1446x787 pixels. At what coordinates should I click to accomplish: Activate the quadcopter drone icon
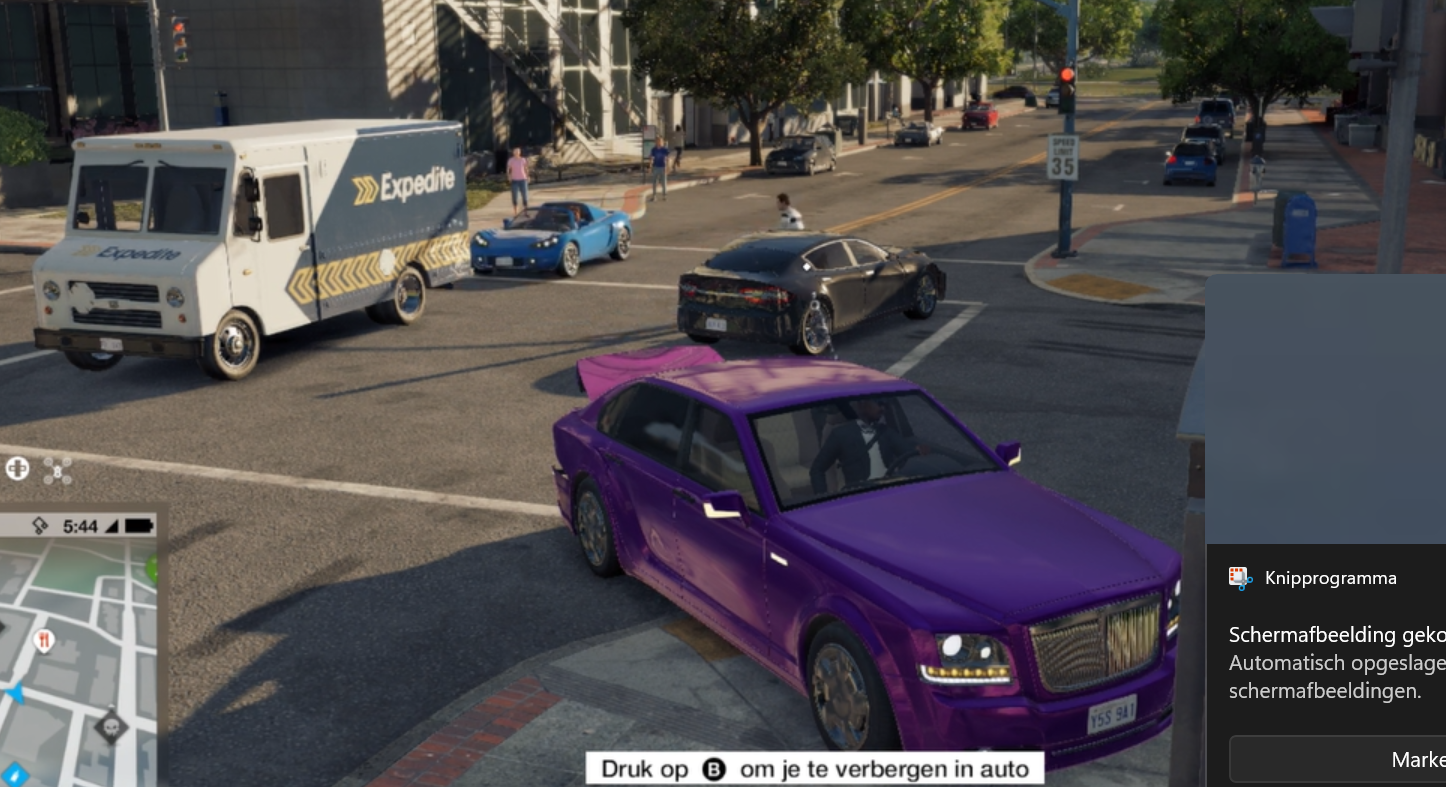[57, 470]
